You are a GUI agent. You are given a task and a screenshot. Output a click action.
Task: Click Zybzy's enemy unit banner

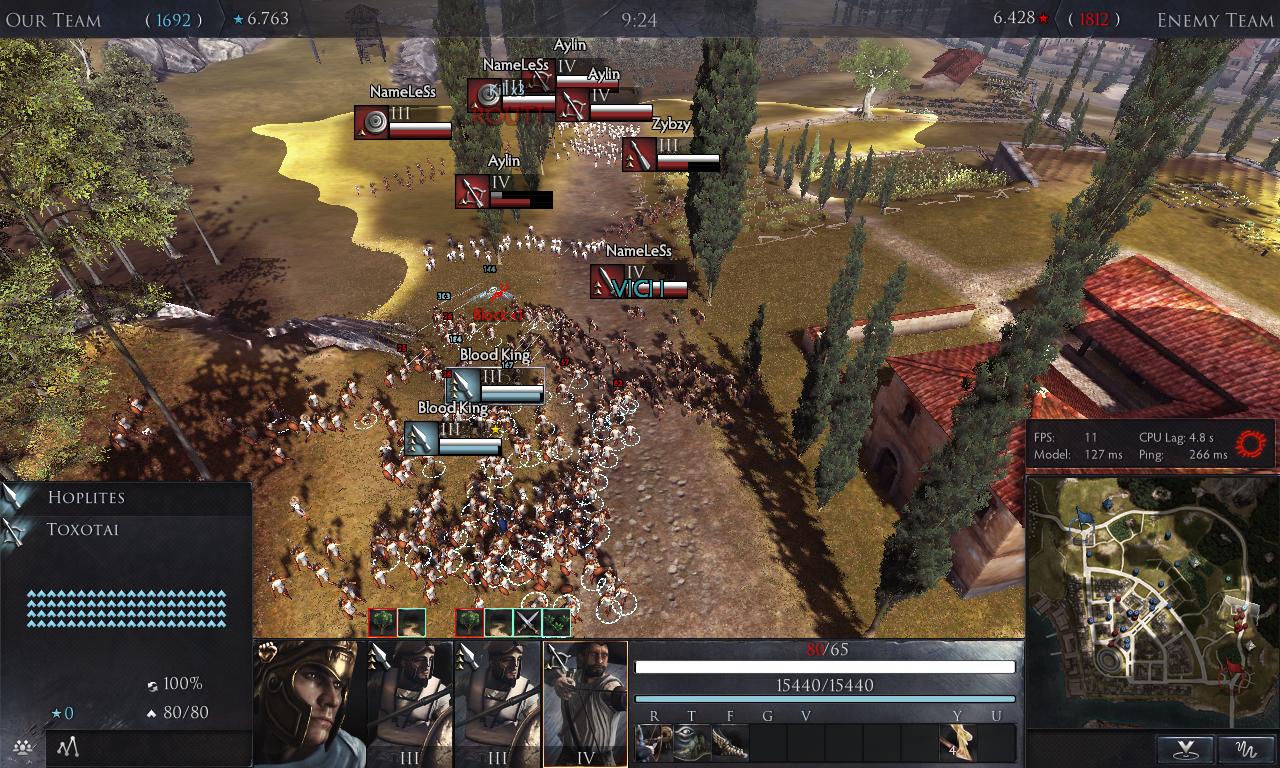671,155
